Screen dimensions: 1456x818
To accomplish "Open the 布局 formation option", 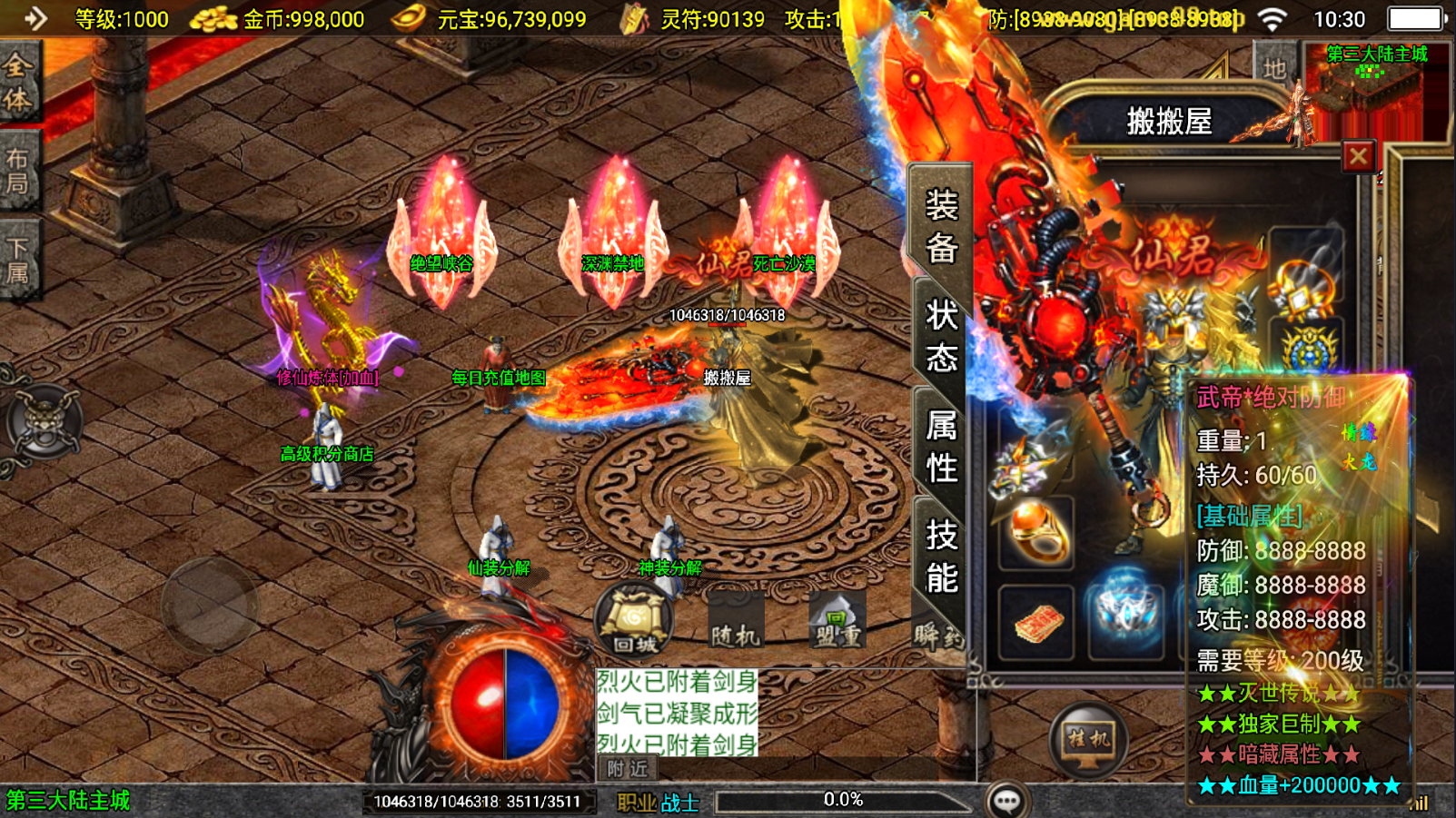I will tap(18, 171).
